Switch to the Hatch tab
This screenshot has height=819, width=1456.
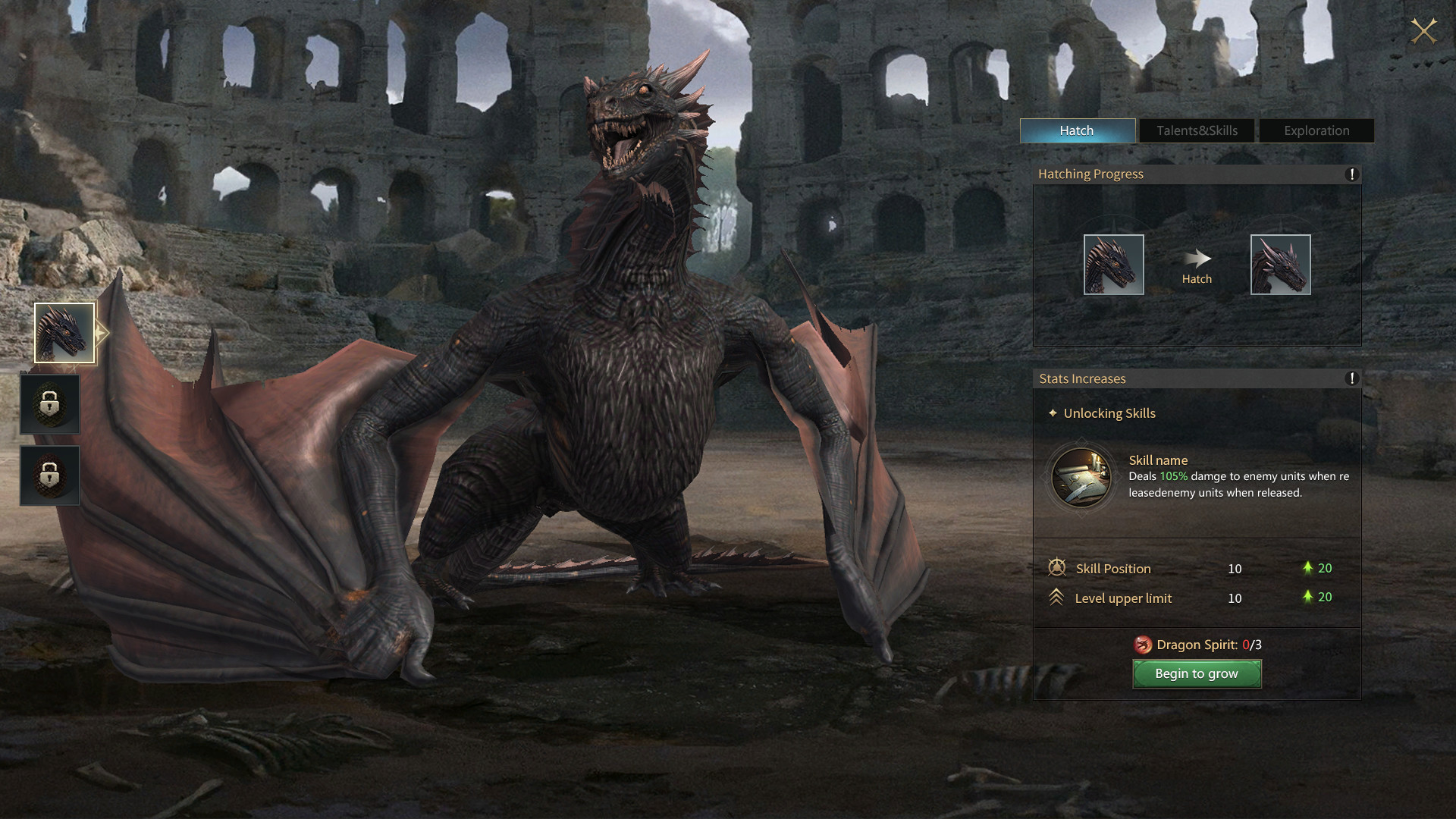point(1077,130)
